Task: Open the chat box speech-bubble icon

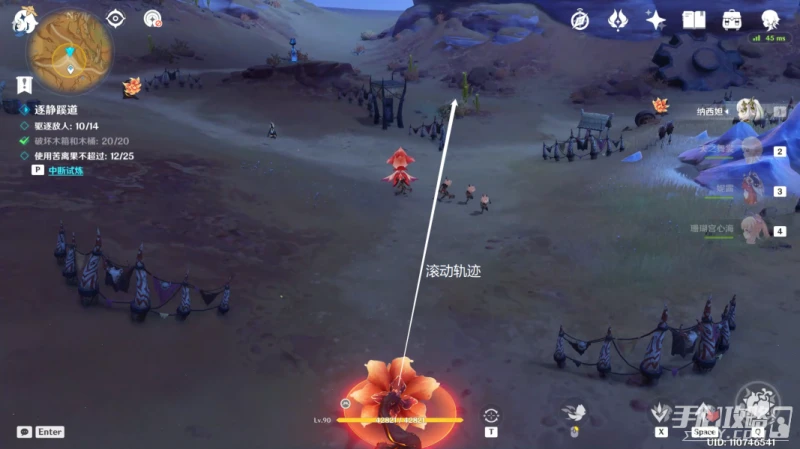Action: coord(24,432)
